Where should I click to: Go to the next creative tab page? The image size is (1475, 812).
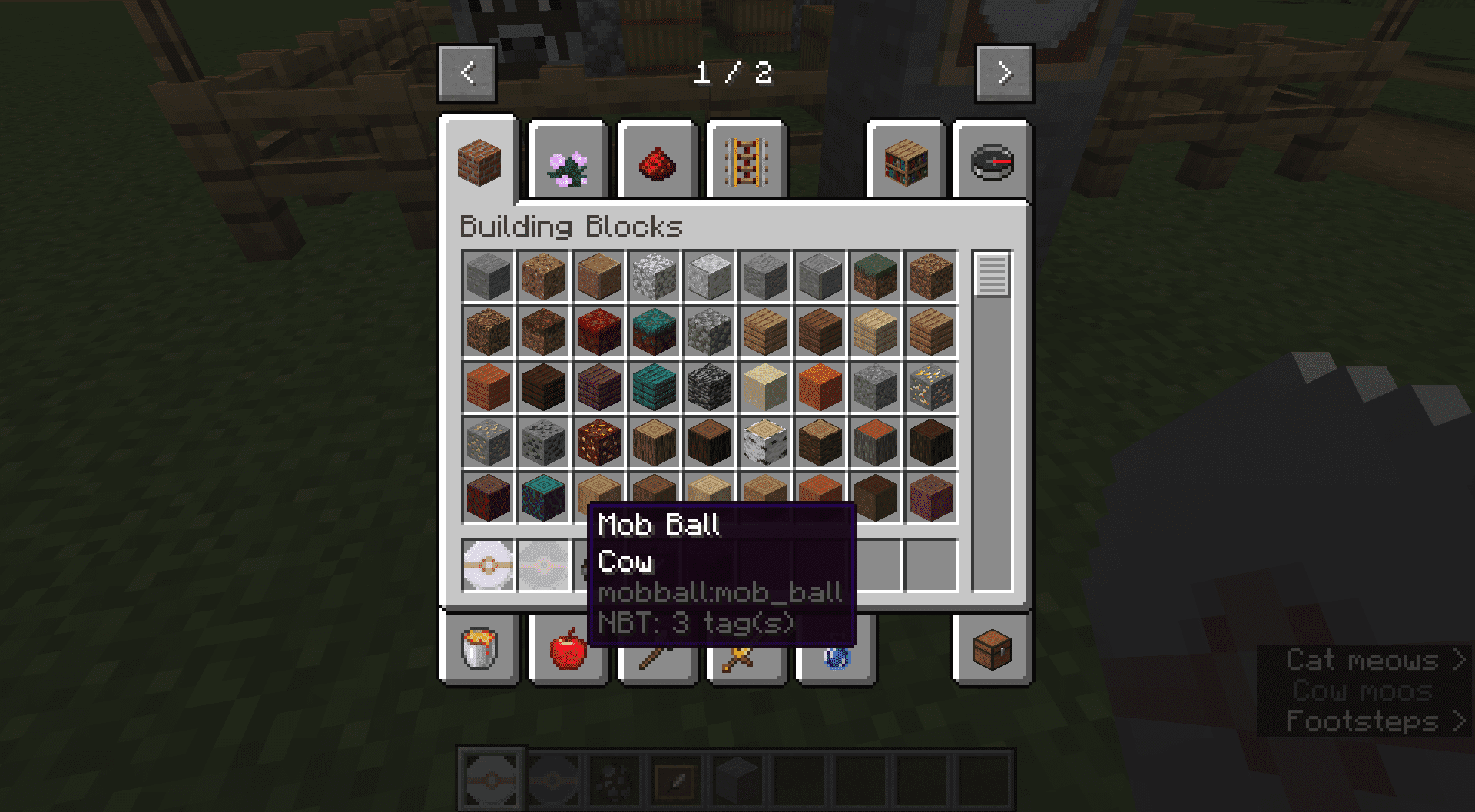1004,74
